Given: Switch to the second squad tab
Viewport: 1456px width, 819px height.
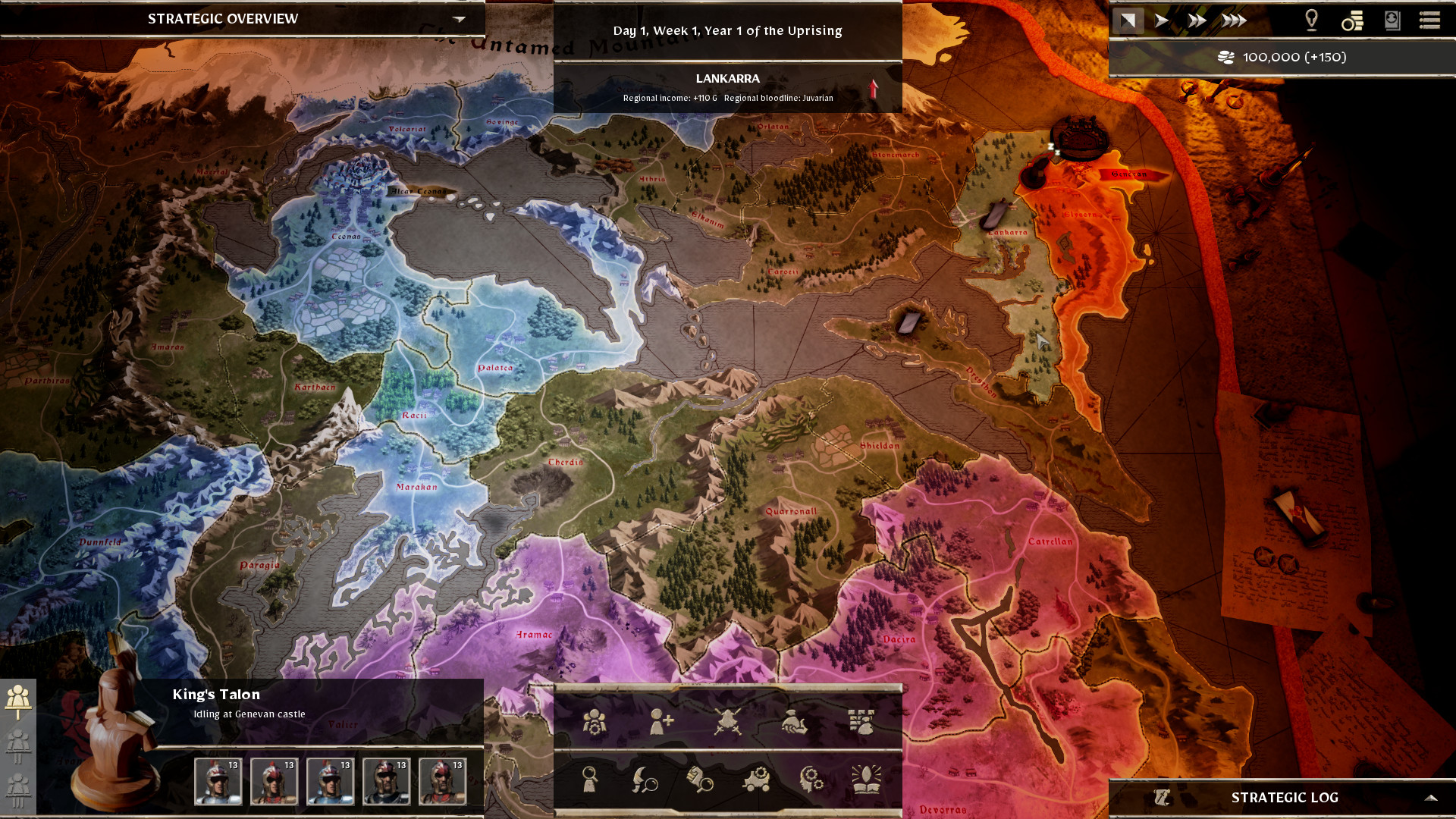Looking at the screenshot, I should click(18, 745).
